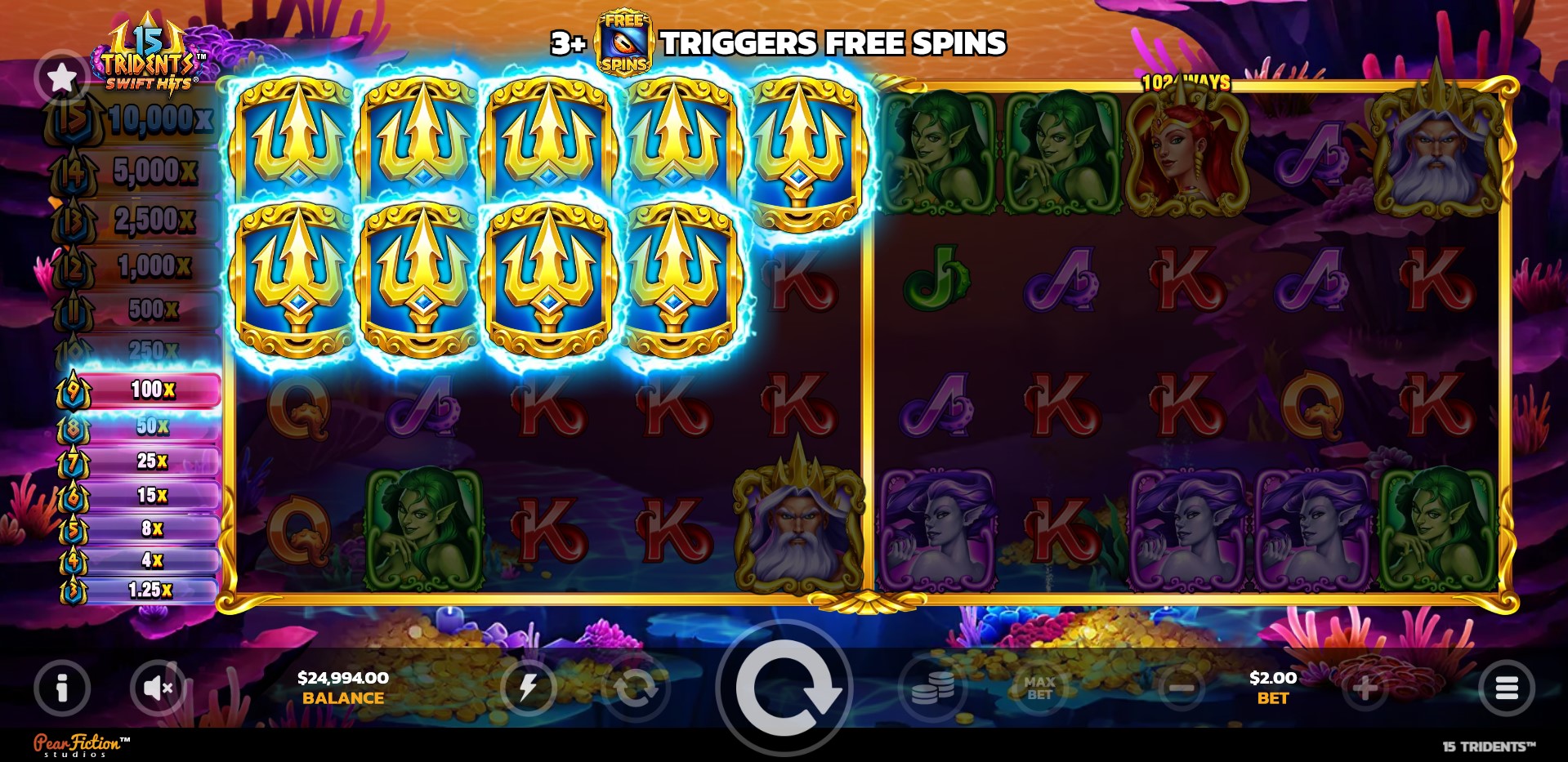
Task: Set the wager with Max Bet
Action: [x=1039, y=688]
